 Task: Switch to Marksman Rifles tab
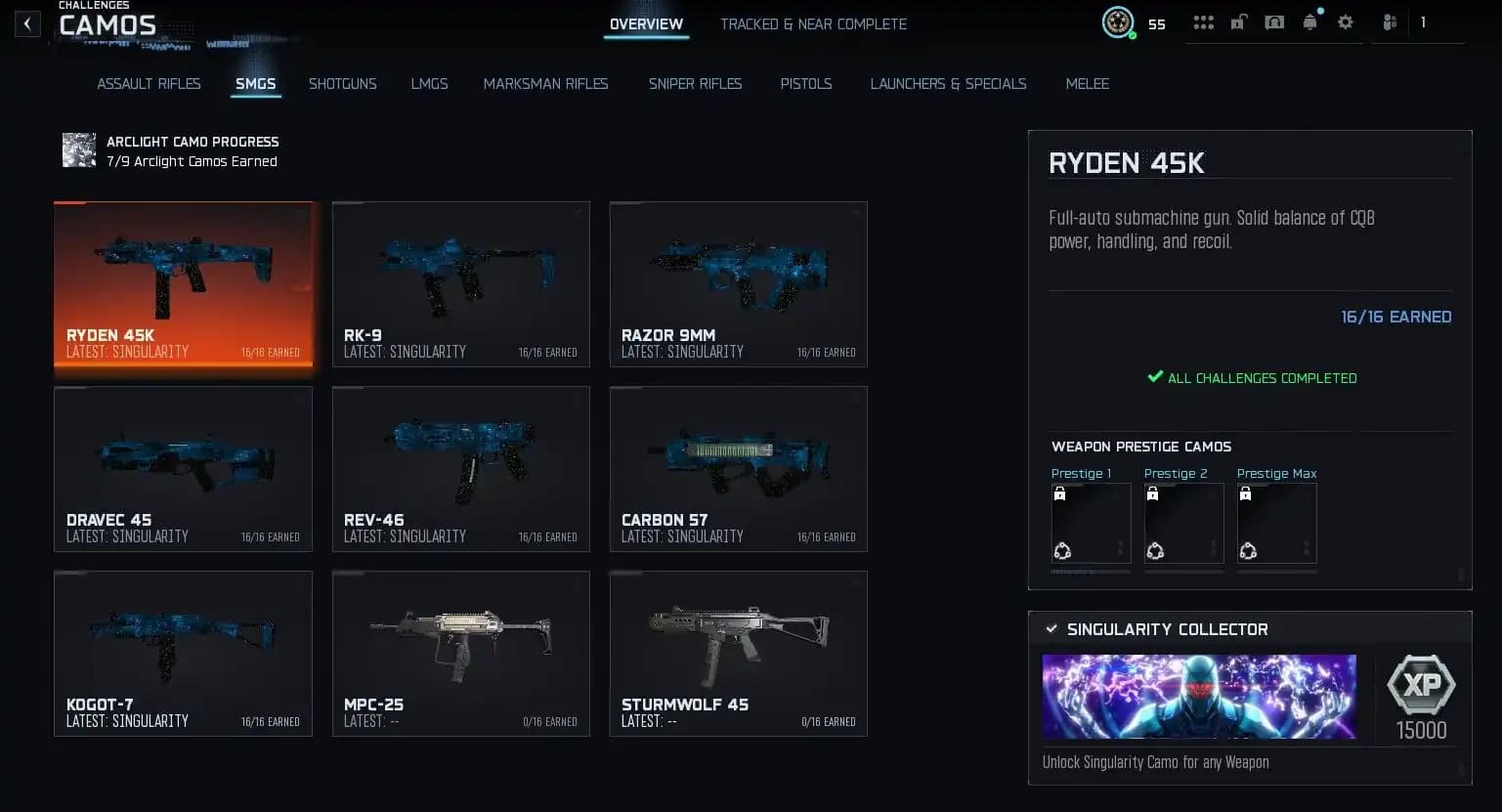[x=545, y=84]
